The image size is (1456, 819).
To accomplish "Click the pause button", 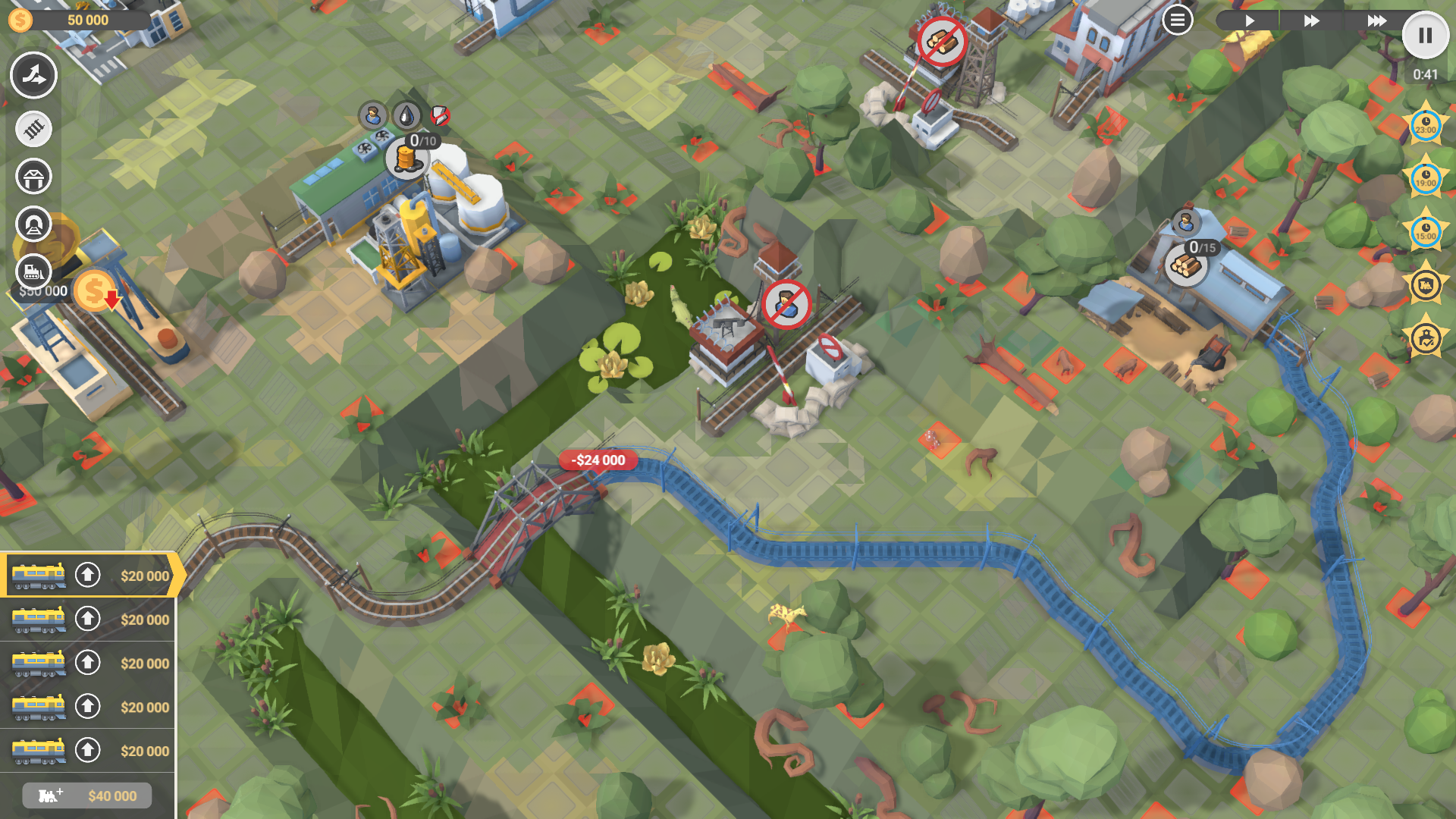I will click(x=1425, y=36).
